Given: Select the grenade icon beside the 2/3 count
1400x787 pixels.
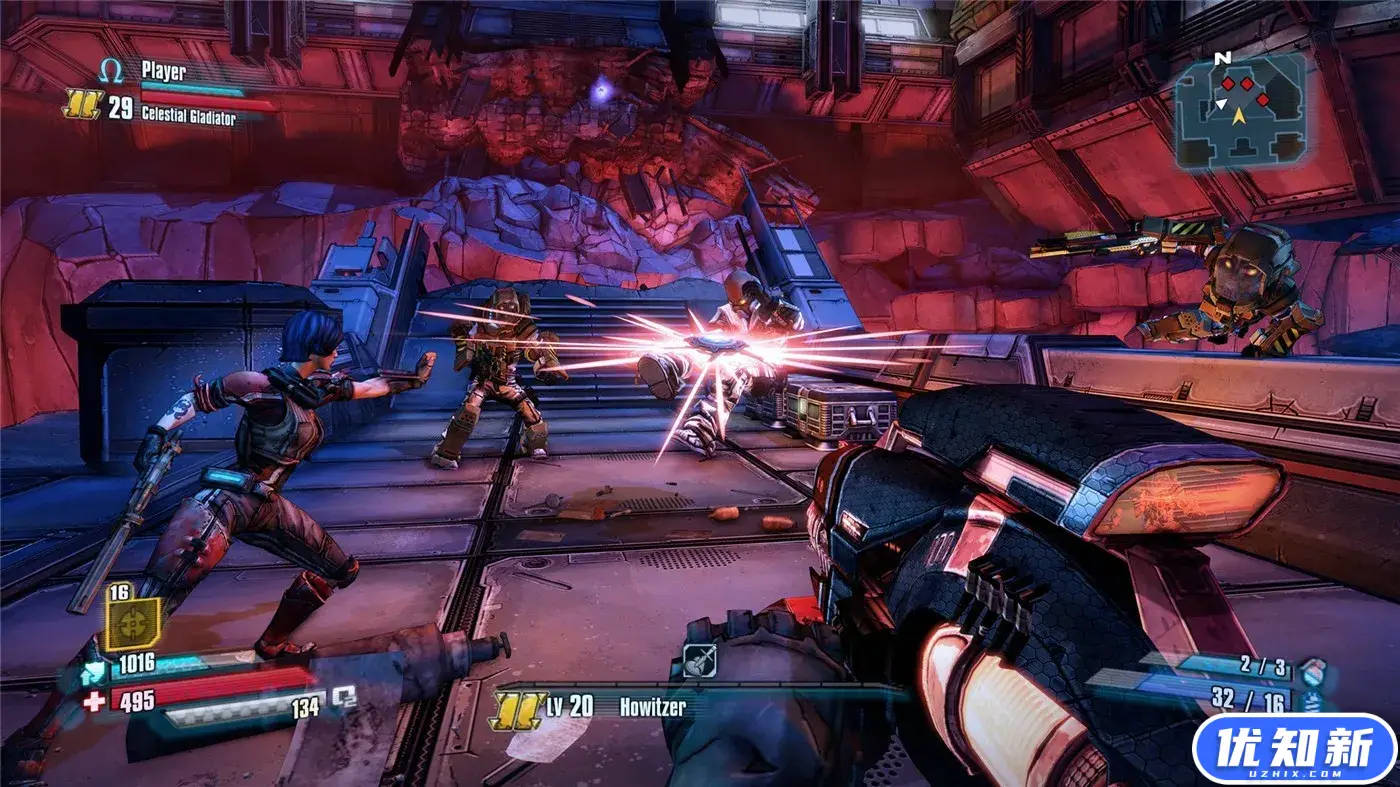Looking at the screenshot, I should pos(1315,669).
